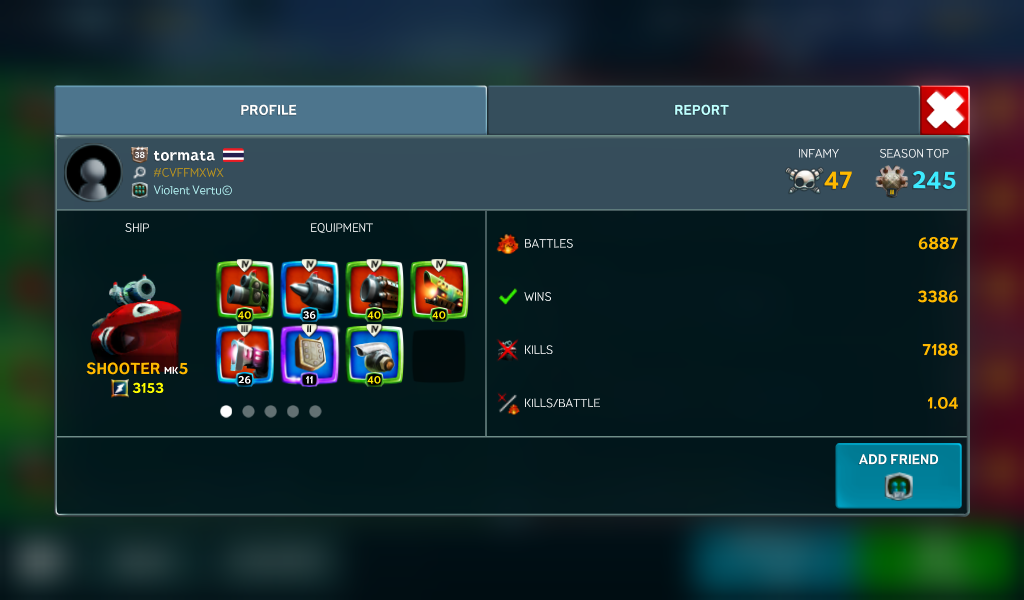The image size is (1024, 600).
Task: Select the green-framed cannon with green scope
Action: click(245, 290)
